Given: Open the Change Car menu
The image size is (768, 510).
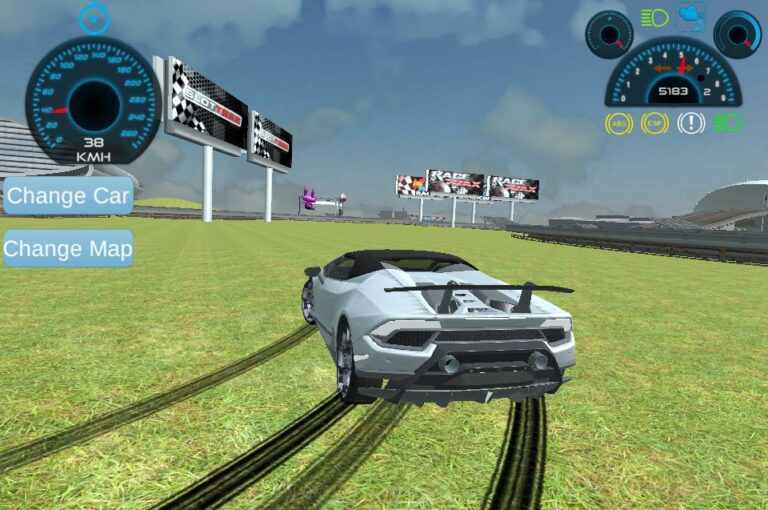Looking at the screenshot, I should (68, 196).
